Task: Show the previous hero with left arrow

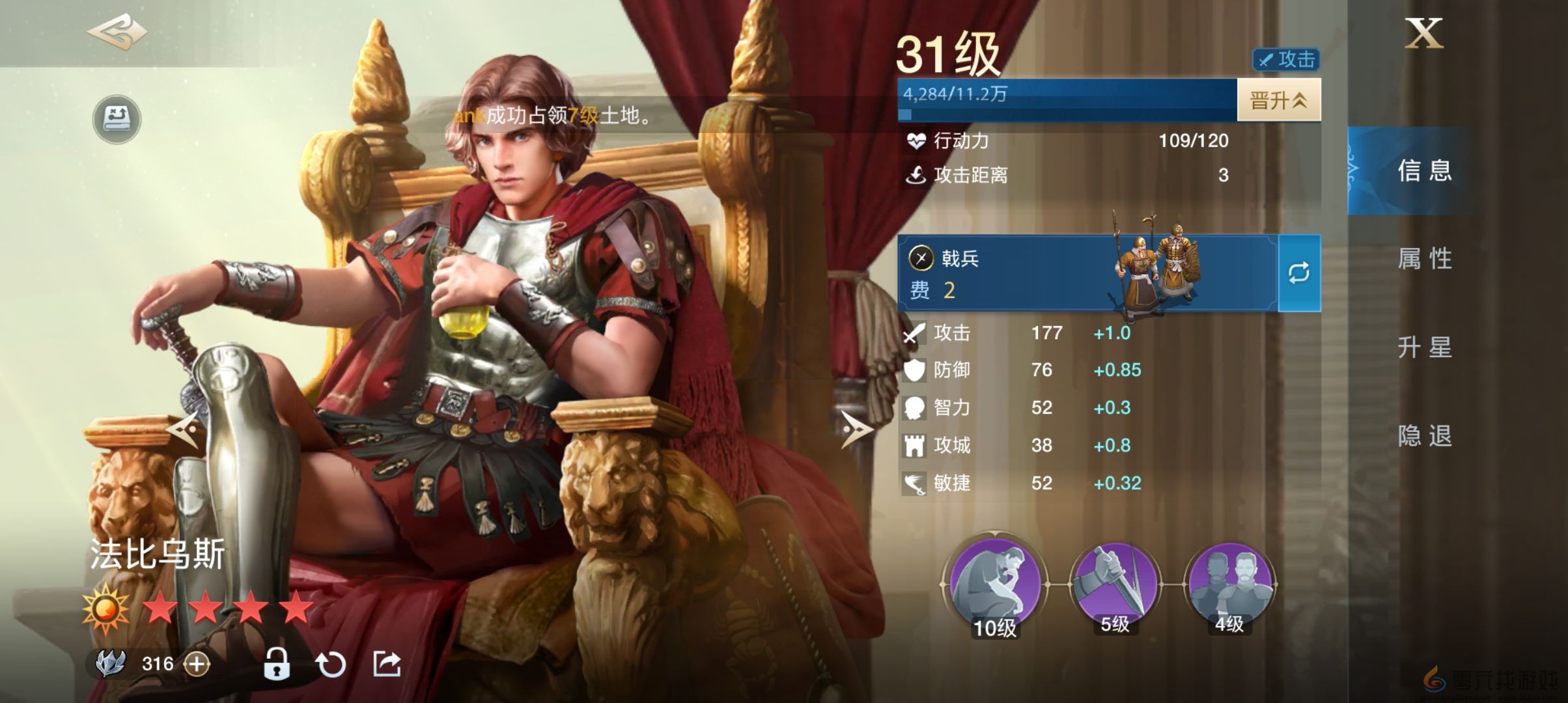Action: coord(183,429)
